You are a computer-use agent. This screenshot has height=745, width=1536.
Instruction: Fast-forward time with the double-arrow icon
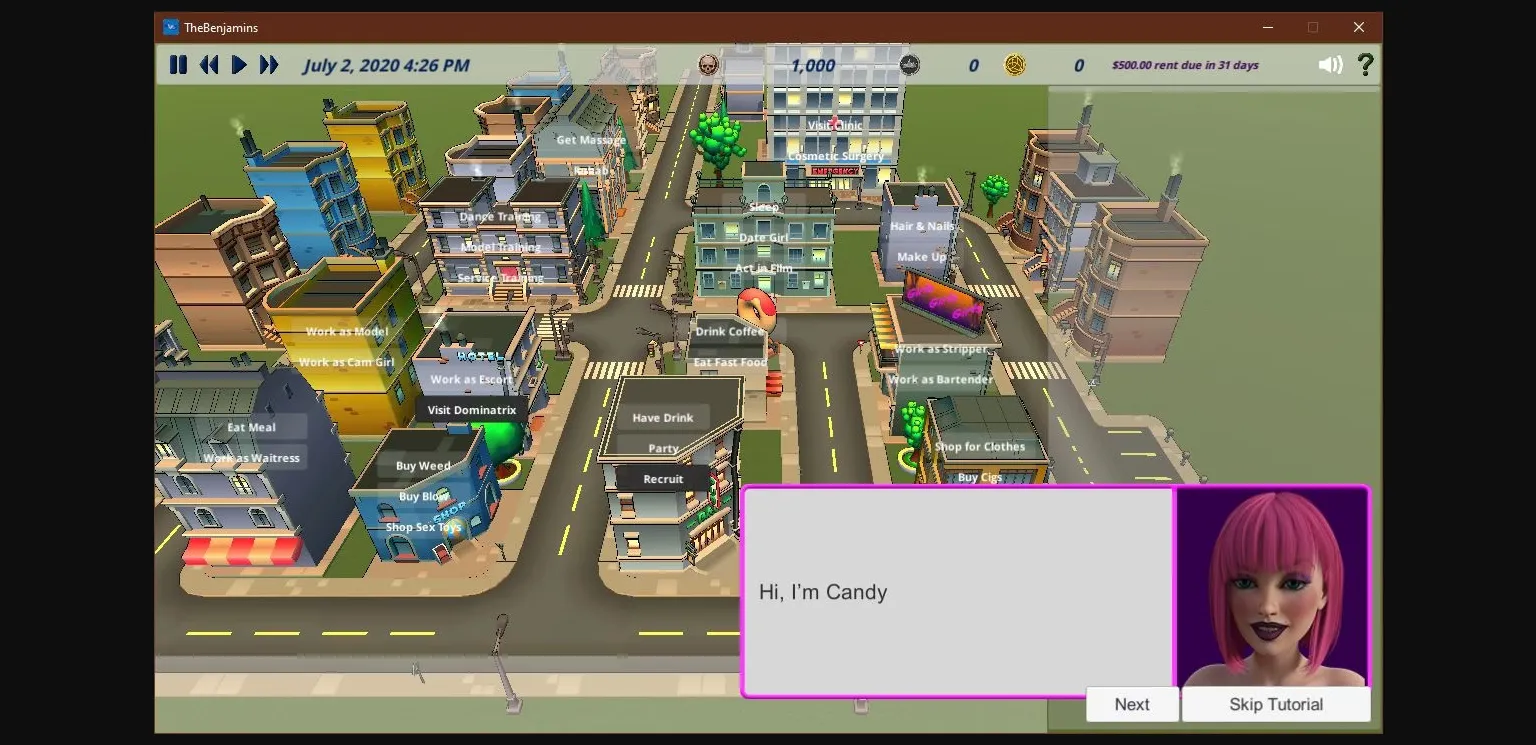pyautogui.click(x=268, y=64)
